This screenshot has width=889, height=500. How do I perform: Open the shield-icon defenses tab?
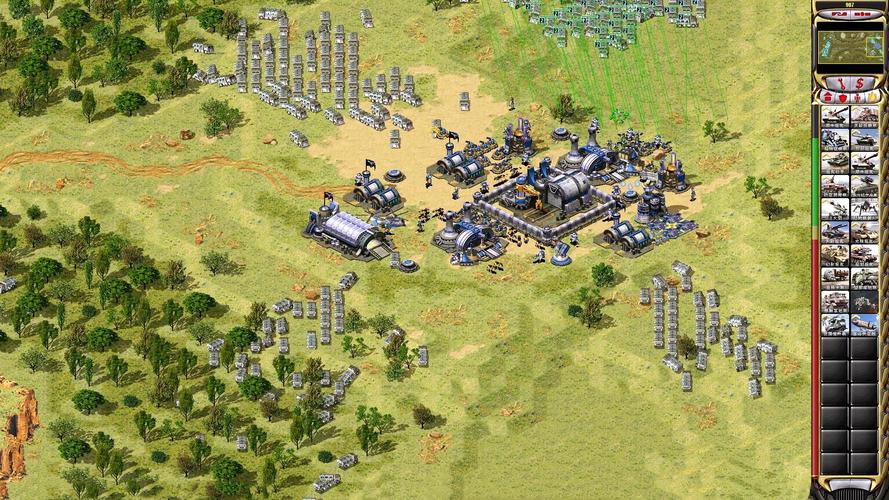[x=842, y=97]
